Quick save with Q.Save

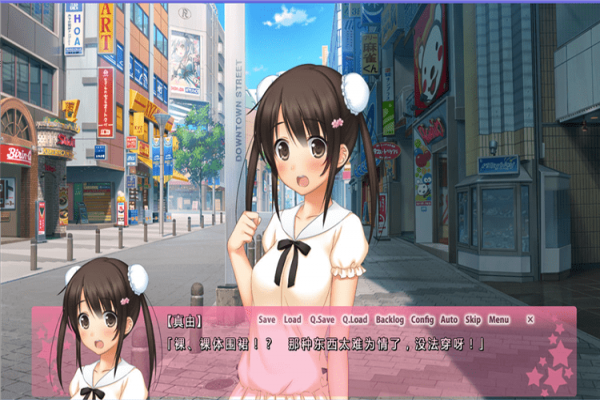(x=322, y=320)
